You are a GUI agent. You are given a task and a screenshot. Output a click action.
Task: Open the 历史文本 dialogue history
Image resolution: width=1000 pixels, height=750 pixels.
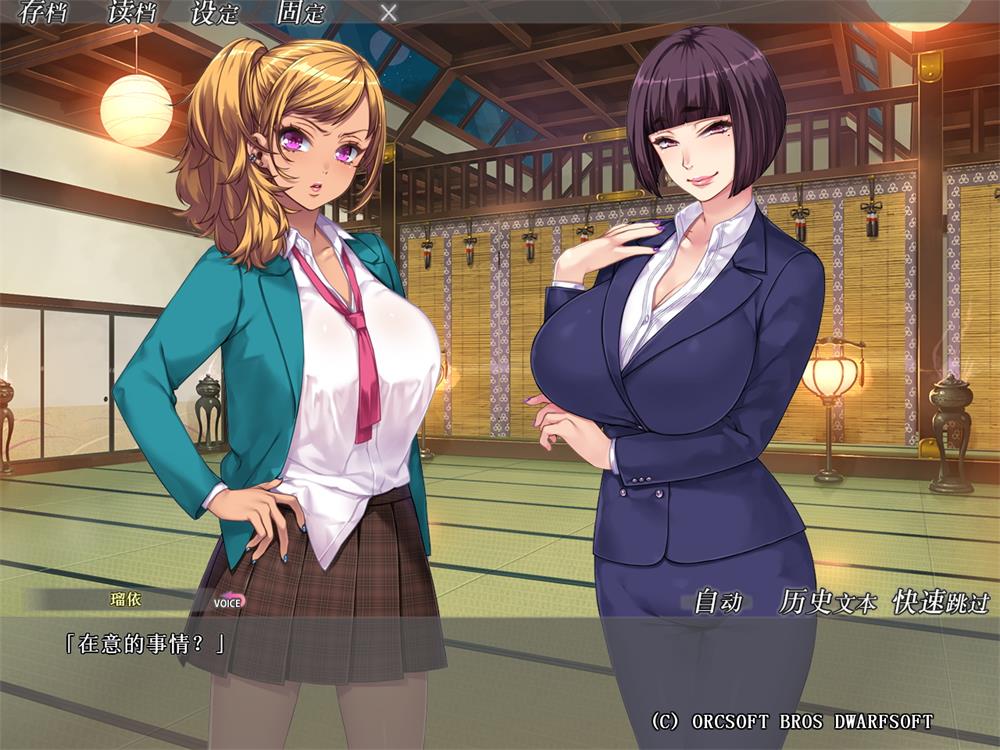point(827,602)
